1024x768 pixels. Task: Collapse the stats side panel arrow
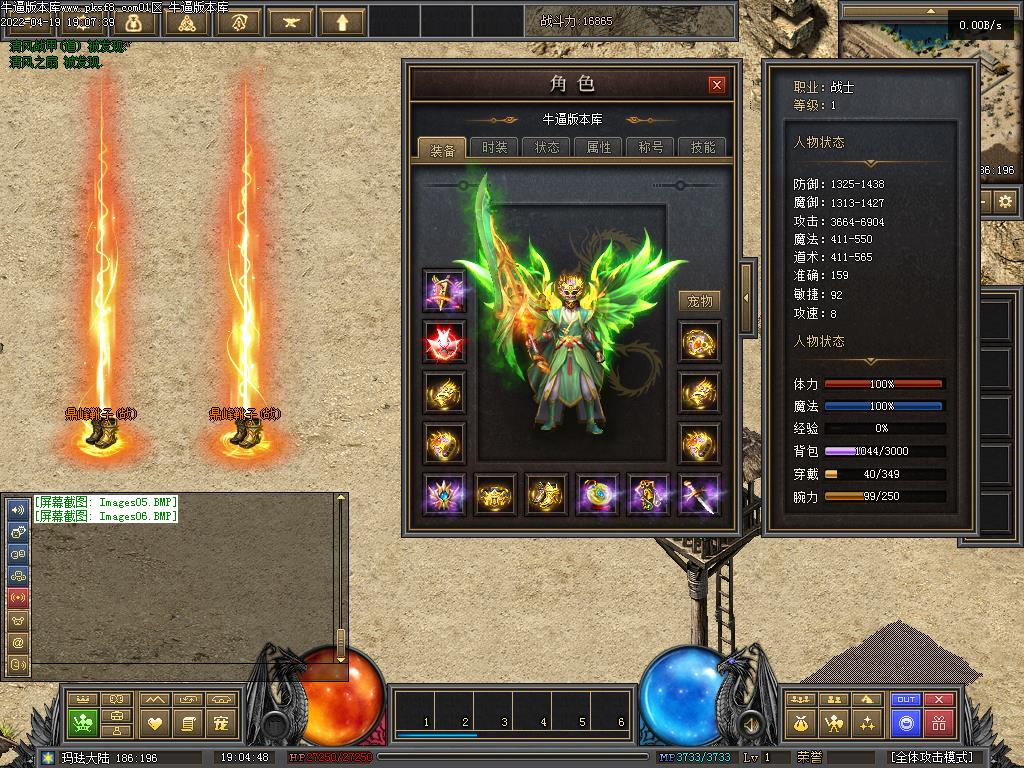[x=746, y=297]
